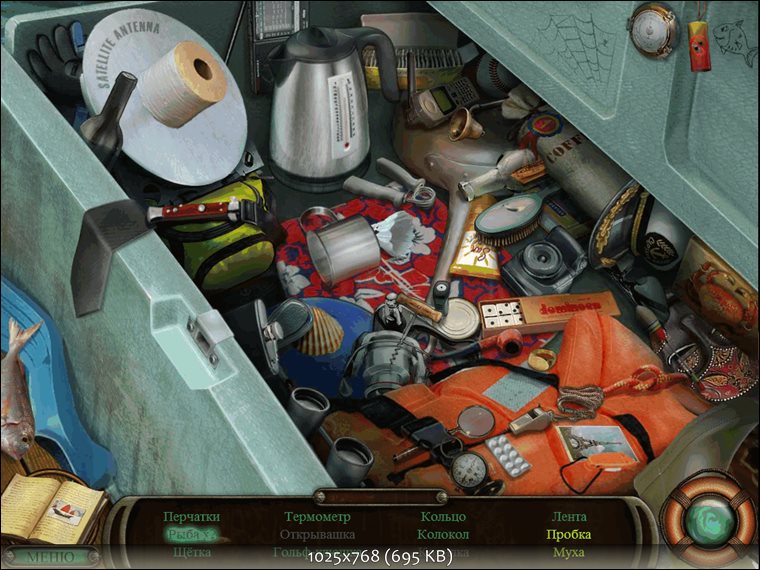This screenshot has height=570, width=760.
Task: Select Муха in the item list
Action: 568,552
